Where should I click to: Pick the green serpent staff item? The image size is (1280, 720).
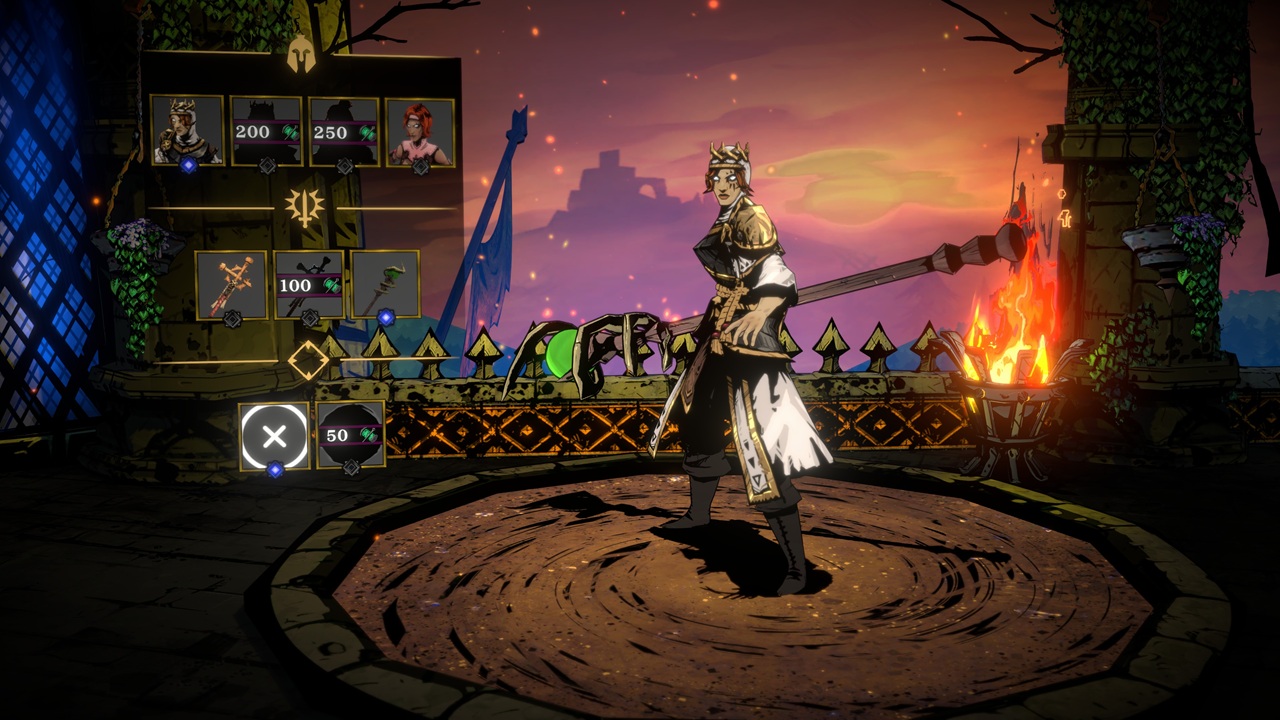pyautogui.click(x=386, y=284)
